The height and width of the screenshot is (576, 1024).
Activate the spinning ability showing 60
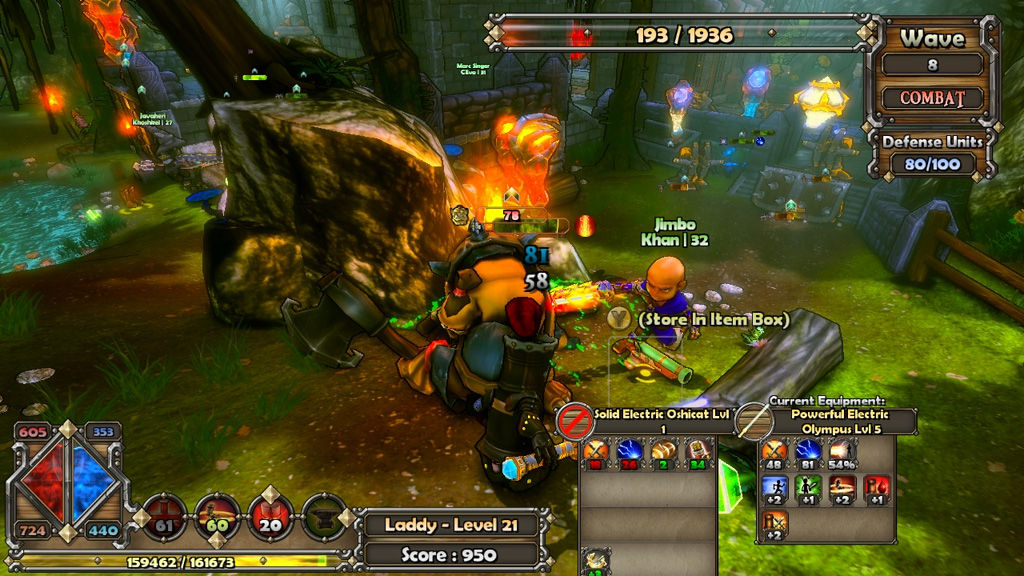(217, 516)
